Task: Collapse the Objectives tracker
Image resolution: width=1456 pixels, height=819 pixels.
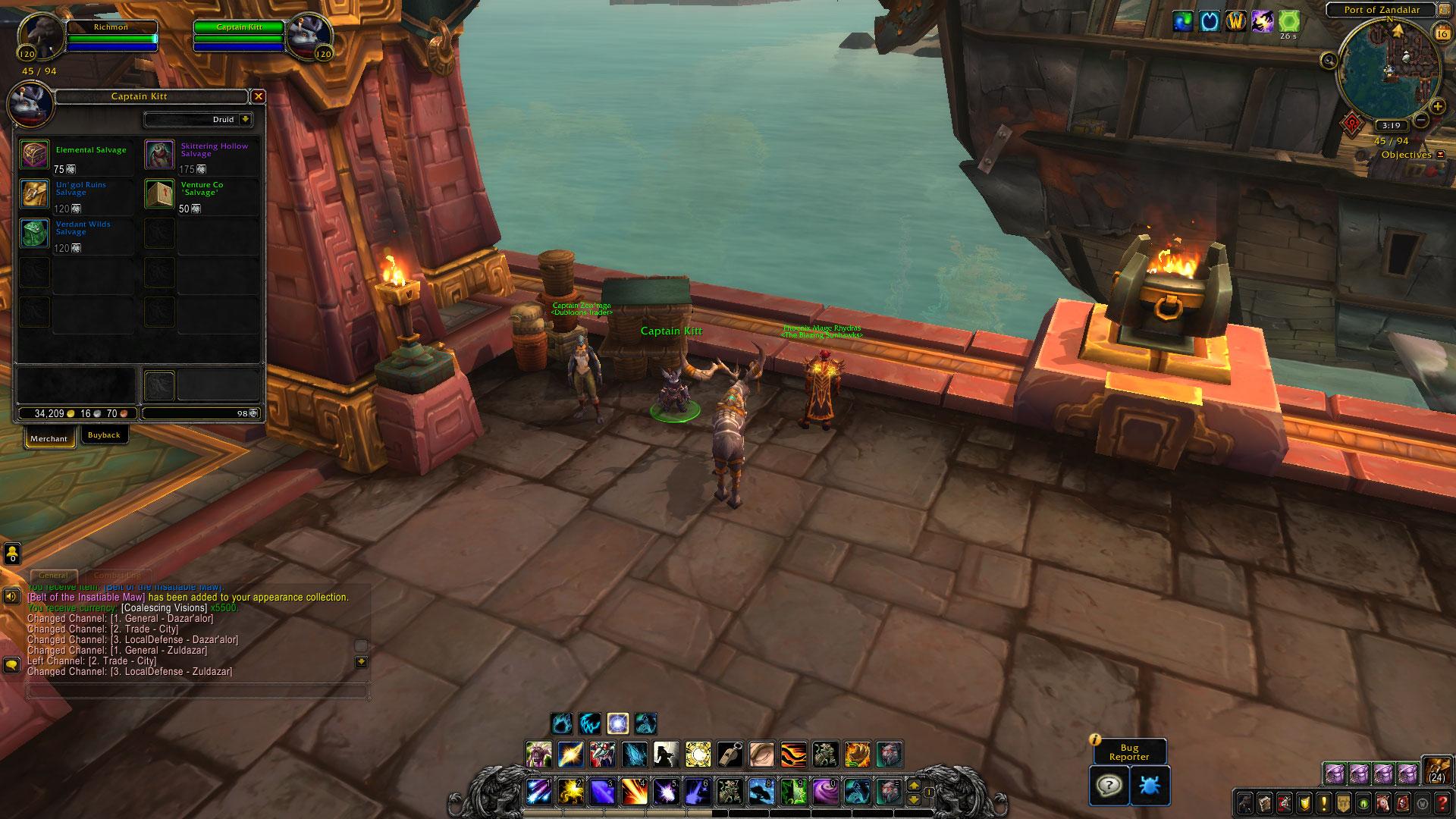Action: (1440, 155)
